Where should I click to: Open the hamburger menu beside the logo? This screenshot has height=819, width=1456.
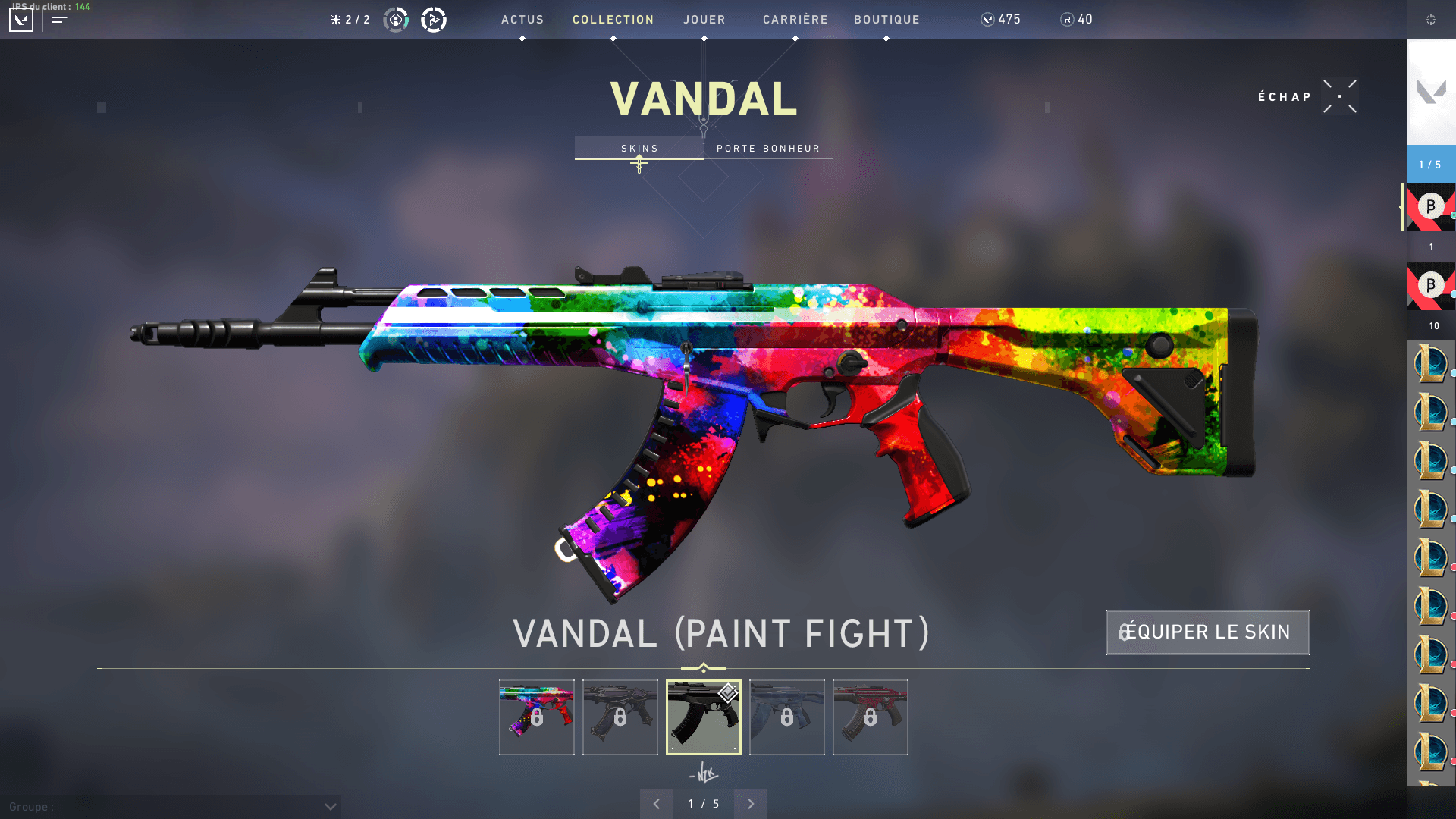(x=60, y=20)
